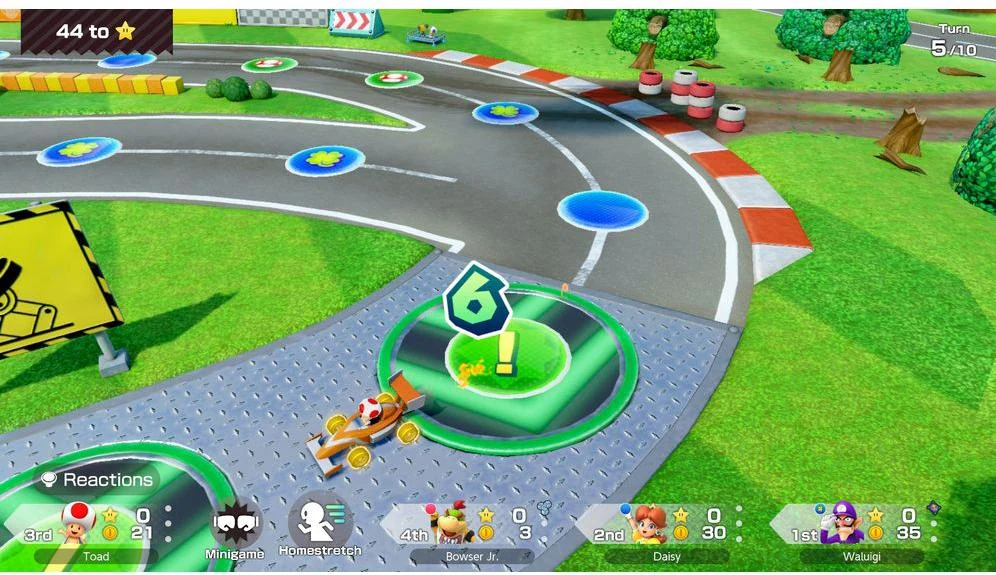
Task: Select the Minimage icon labeled Minigame
Action: (236, 525)
